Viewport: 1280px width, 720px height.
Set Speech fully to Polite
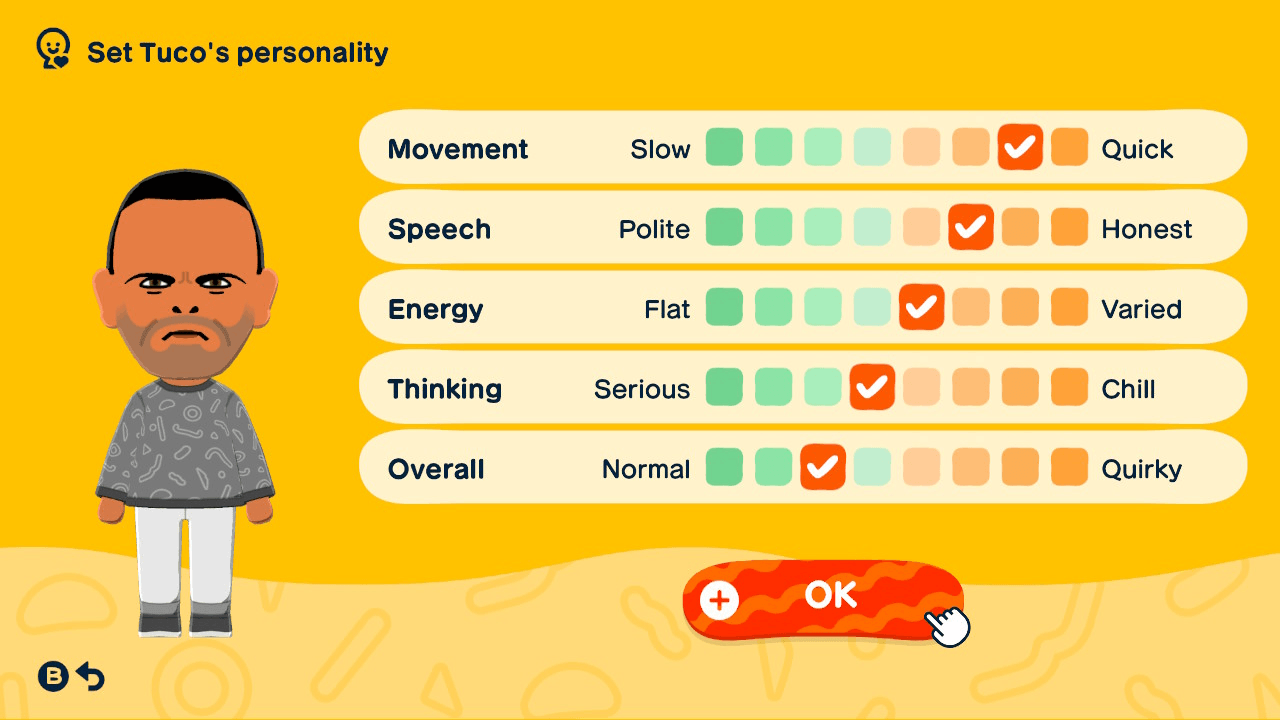(724, 227)
